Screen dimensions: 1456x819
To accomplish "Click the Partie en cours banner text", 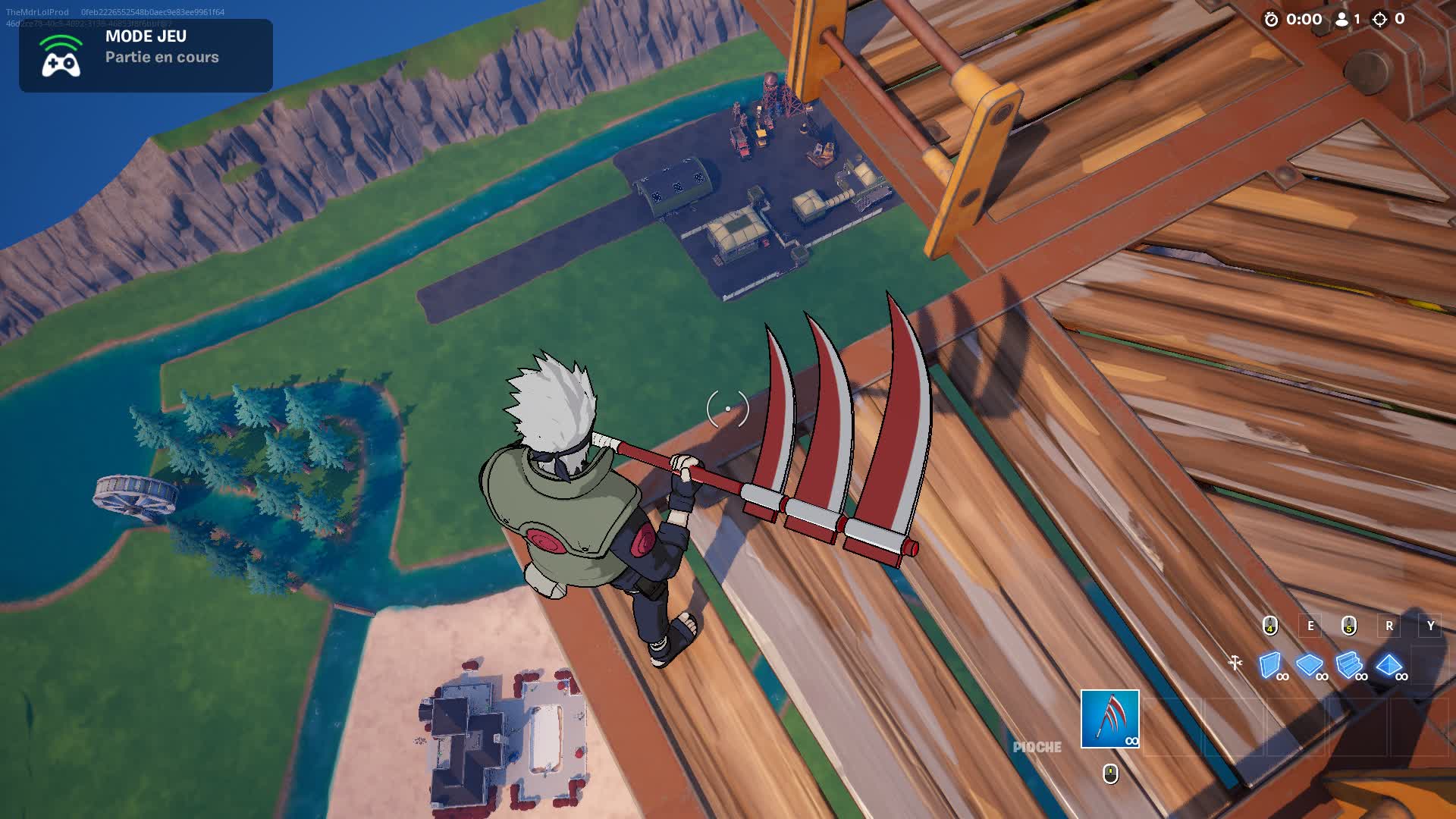I will pos(162,57).
